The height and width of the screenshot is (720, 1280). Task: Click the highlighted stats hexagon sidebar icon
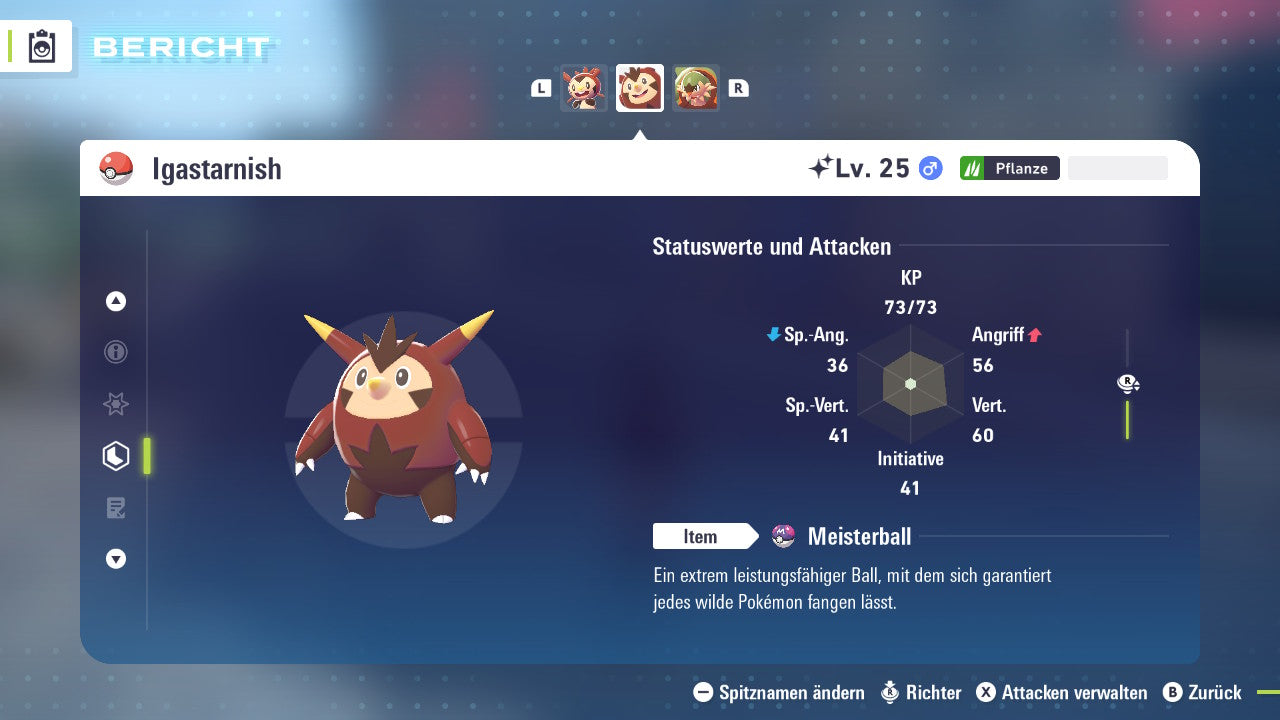pyautogui.click(x=115, y=456)
